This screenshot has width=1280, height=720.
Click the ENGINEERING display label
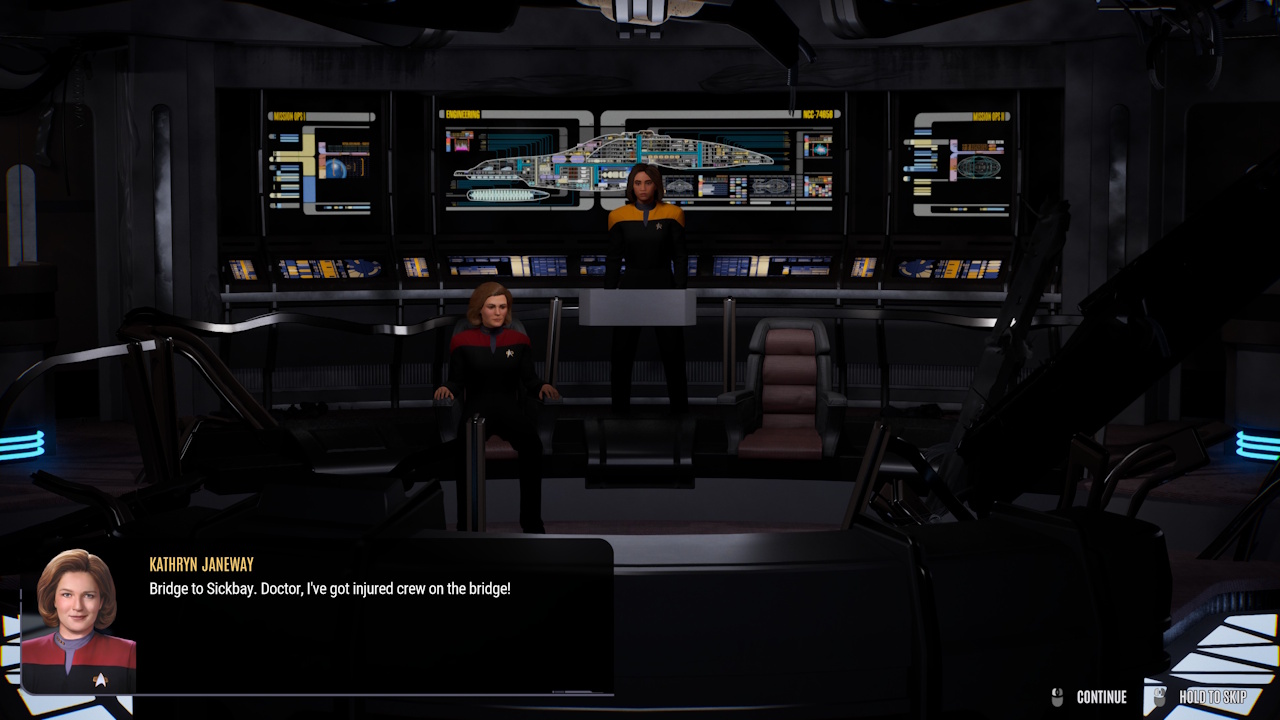pyautogui.click(x=463, y=112)
